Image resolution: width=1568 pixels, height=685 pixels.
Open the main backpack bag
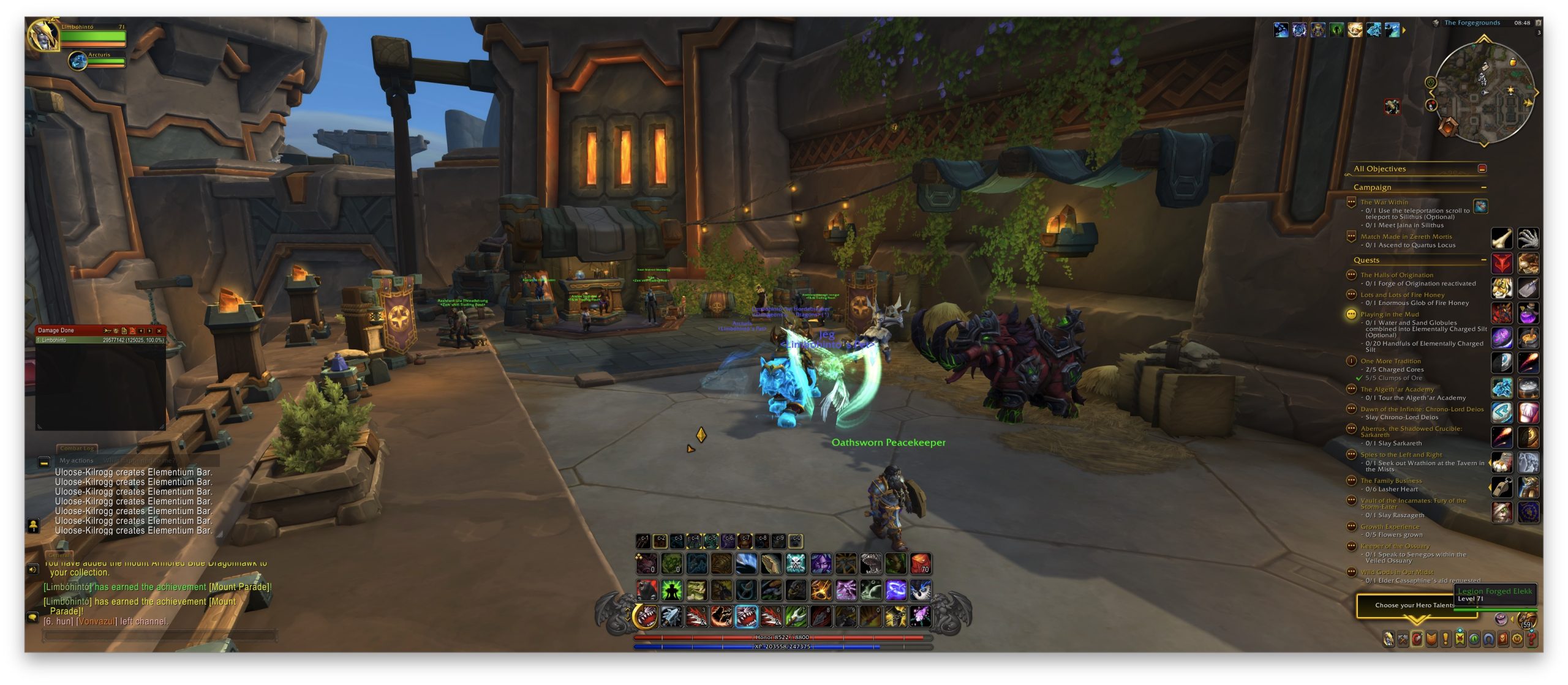1527,619
